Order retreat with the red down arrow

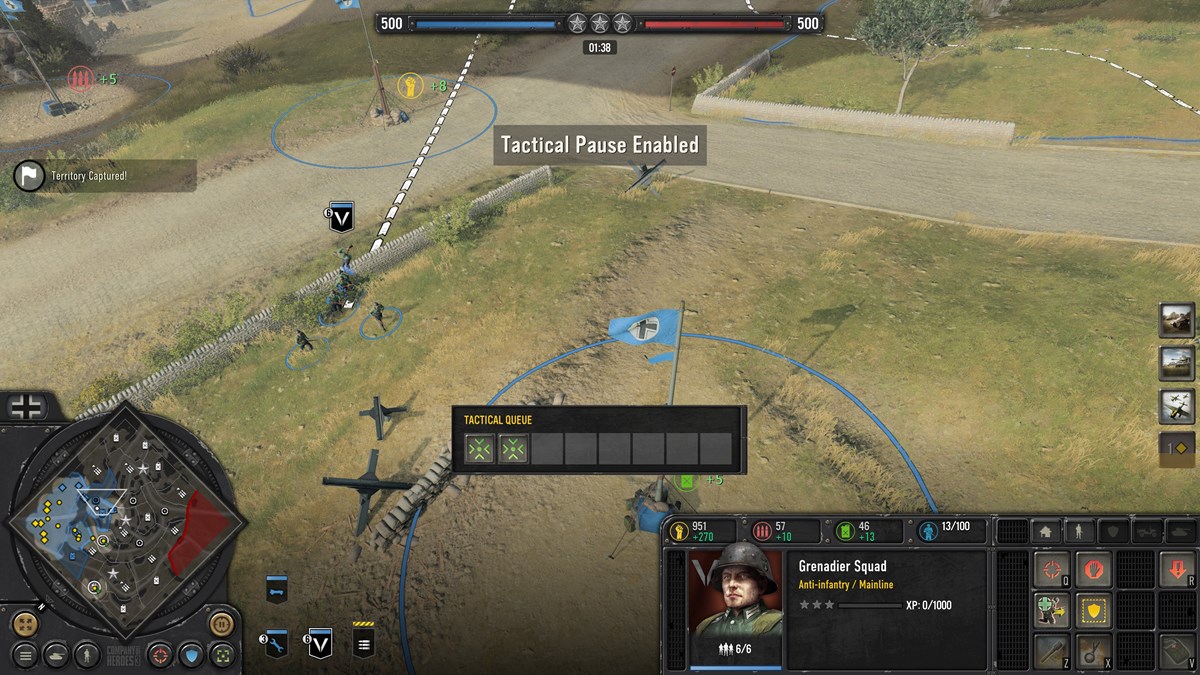coord(1177,570)
